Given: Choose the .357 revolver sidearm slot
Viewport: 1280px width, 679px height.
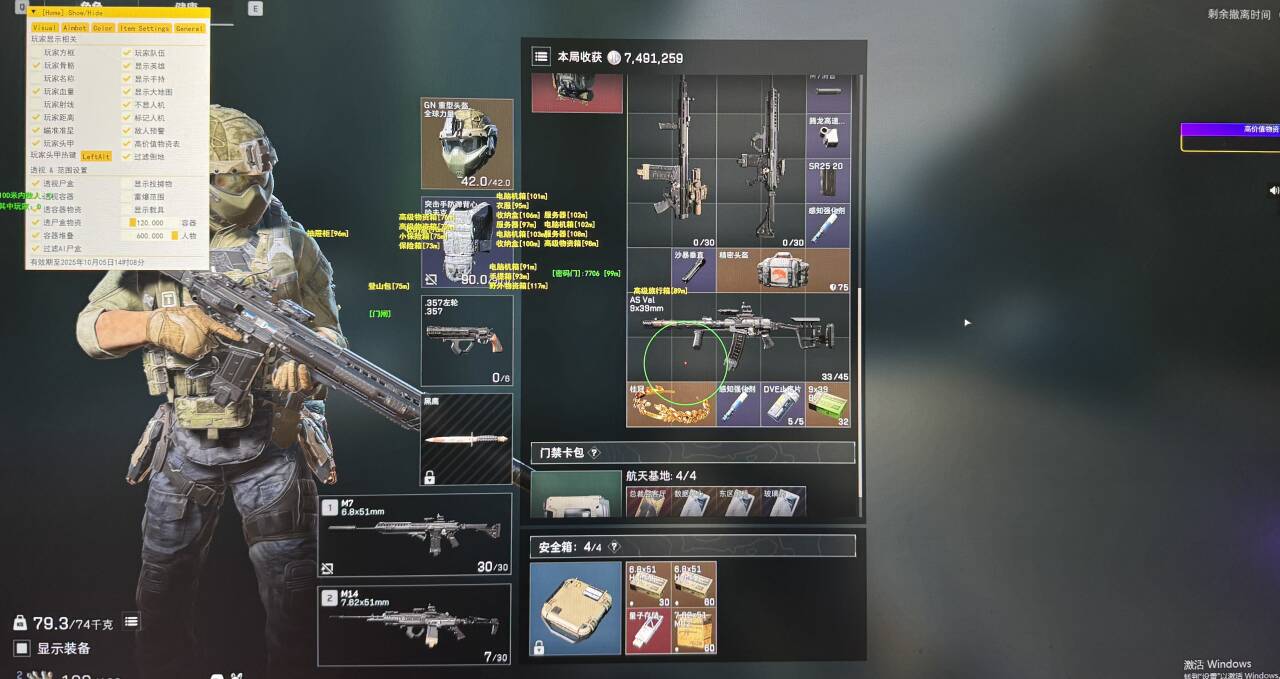Looking at the screenshot, I should tap(467, 340).
